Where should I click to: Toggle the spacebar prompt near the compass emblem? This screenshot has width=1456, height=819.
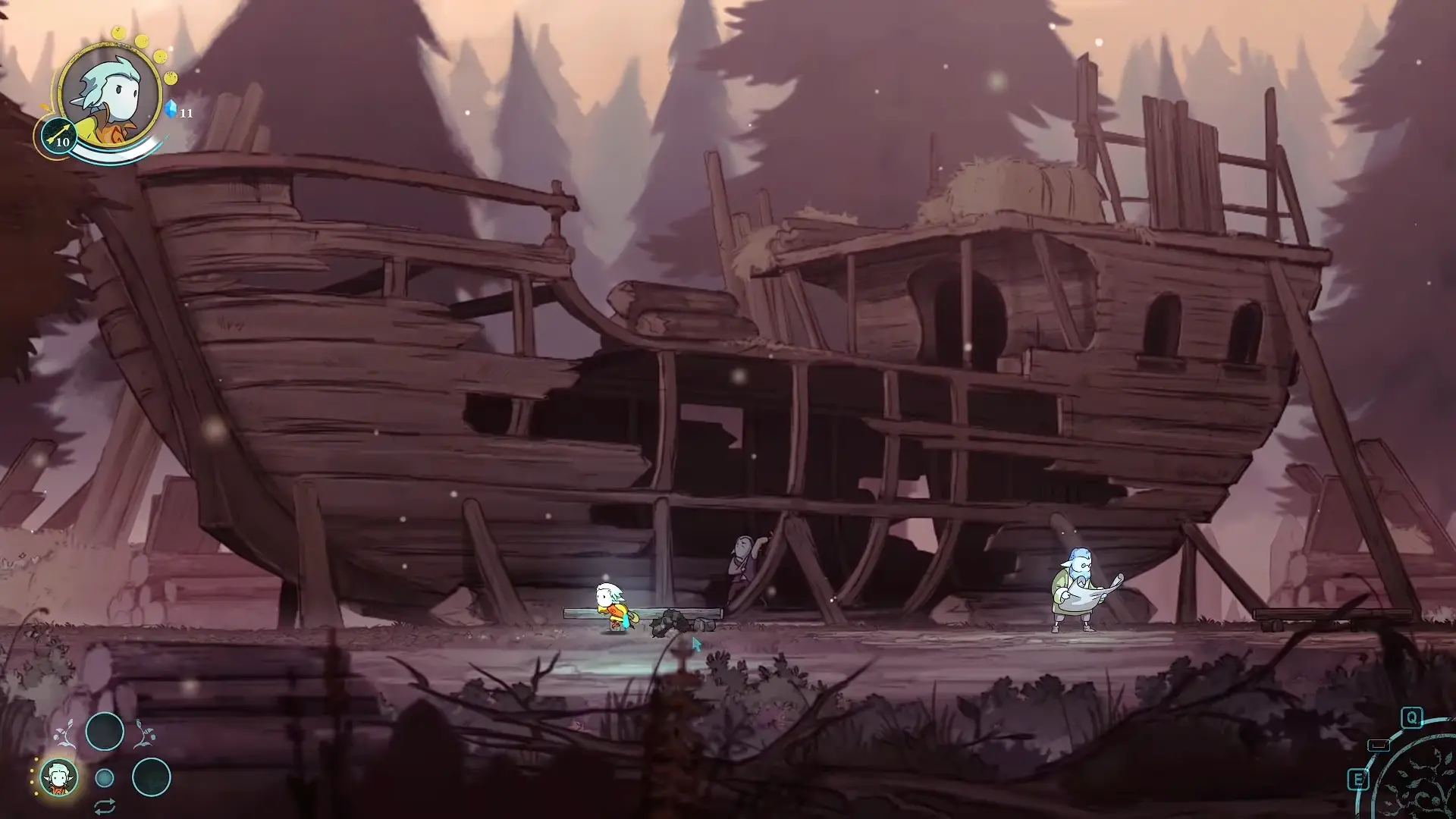(x=1379, y=745)
